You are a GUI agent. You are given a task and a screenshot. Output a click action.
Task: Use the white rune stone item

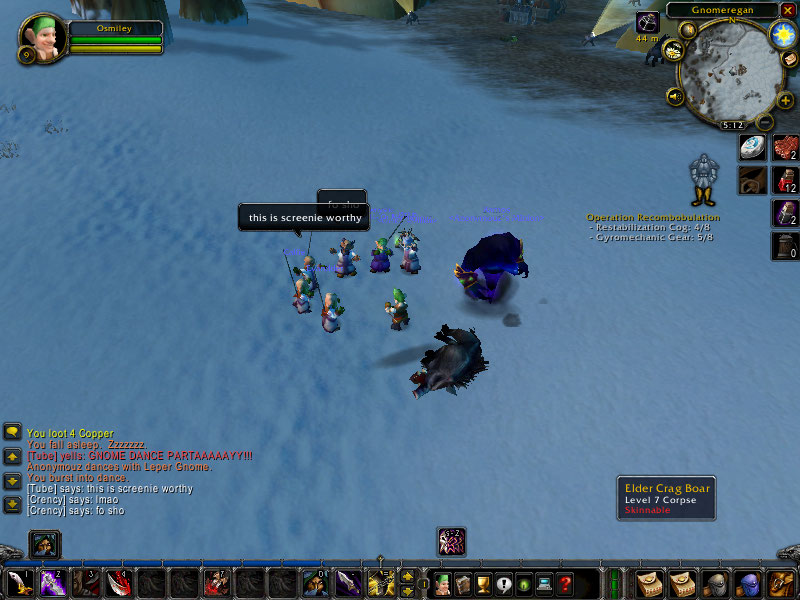tap(752, 147)
